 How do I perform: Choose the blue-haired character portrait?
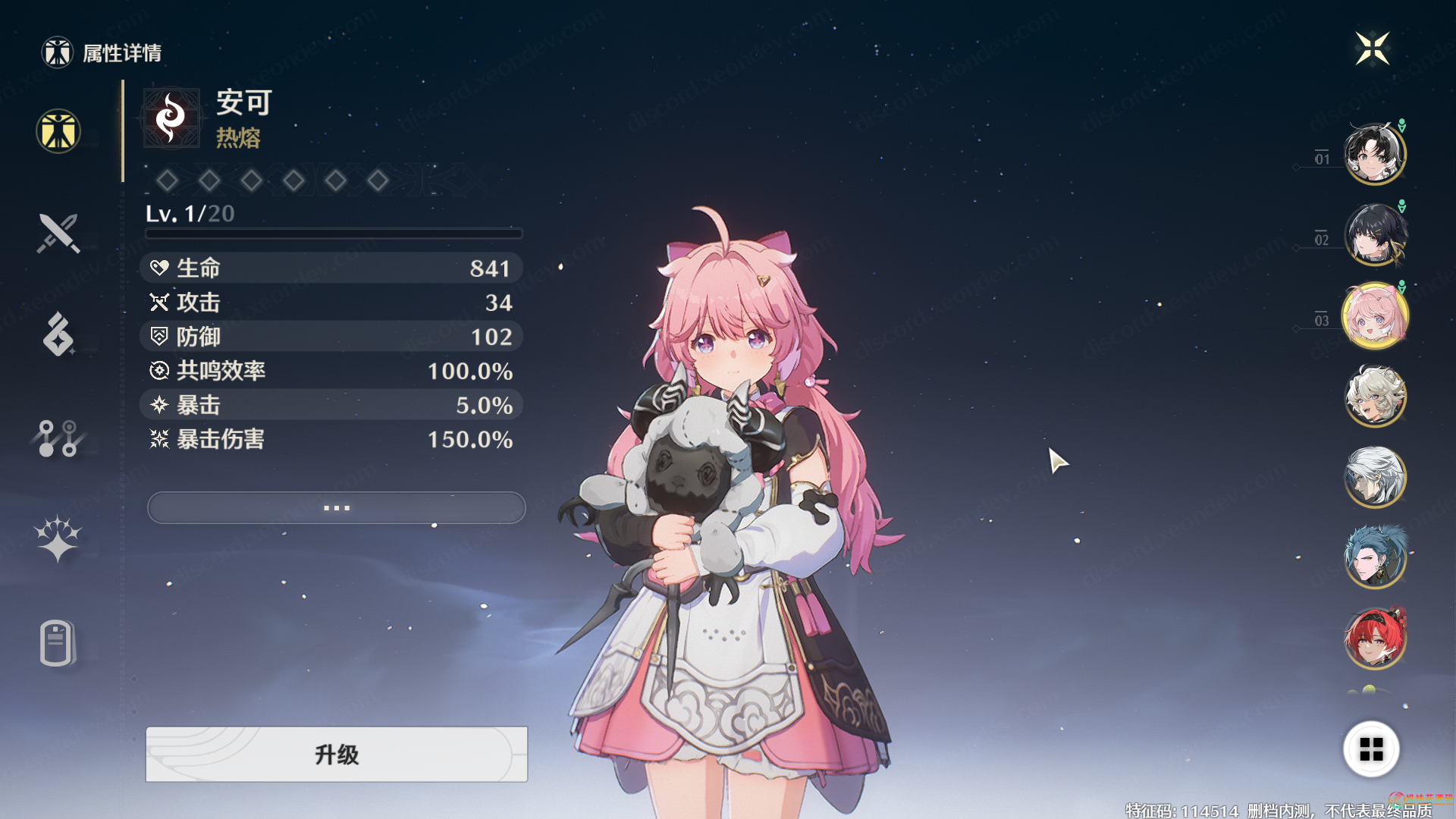(1374, 557)
